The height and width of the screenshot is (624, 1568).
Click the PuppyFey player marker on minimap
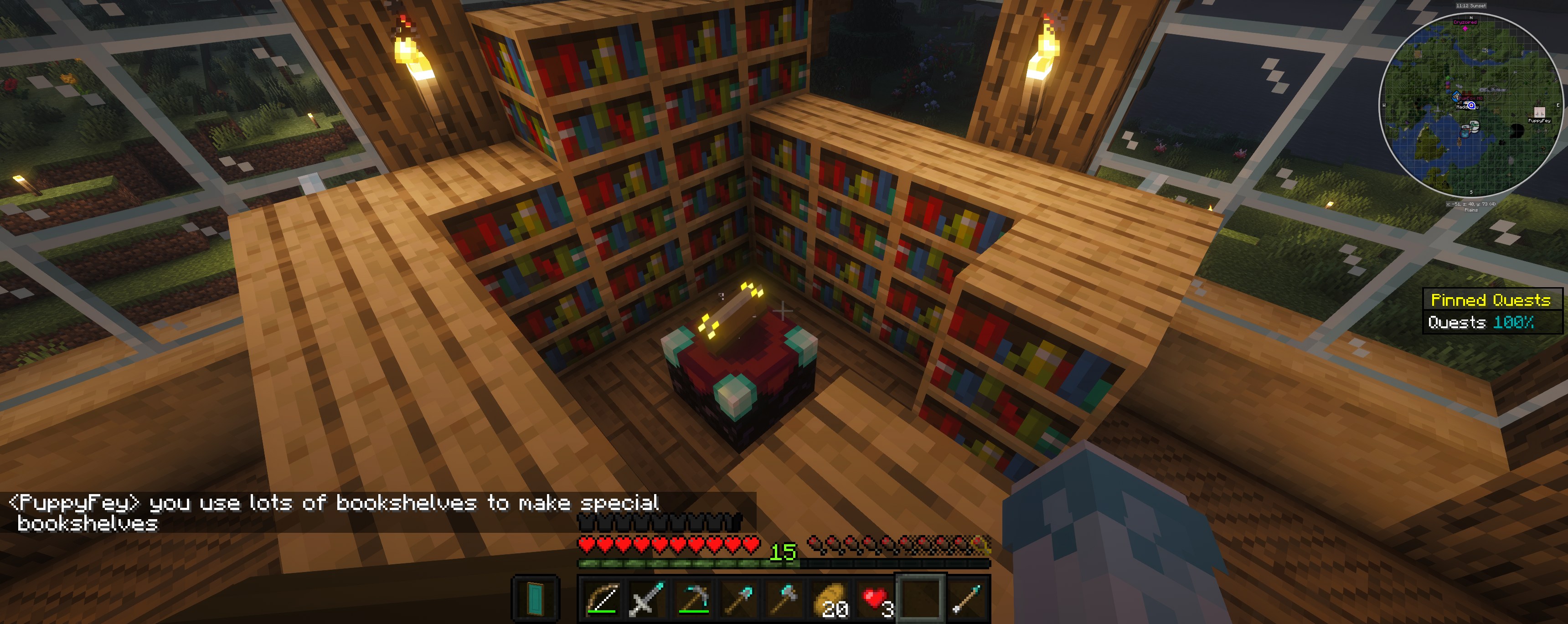[1539, 113]
